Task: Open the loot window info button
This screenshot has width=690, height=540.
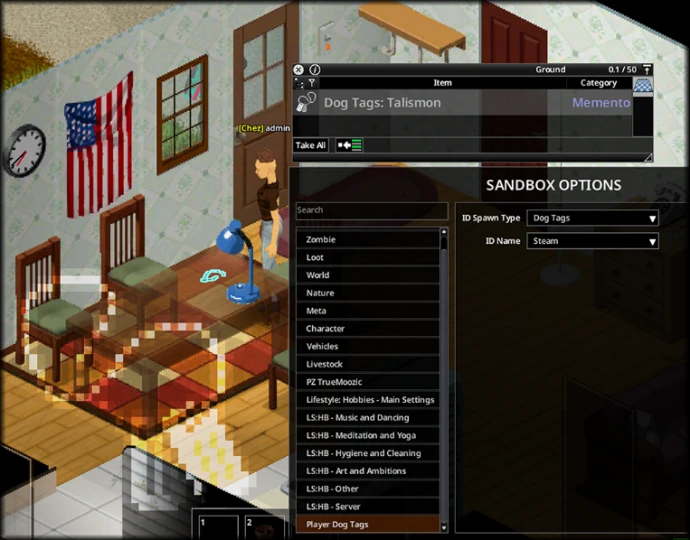Action: pyautogui.click(x=313, y=70)
